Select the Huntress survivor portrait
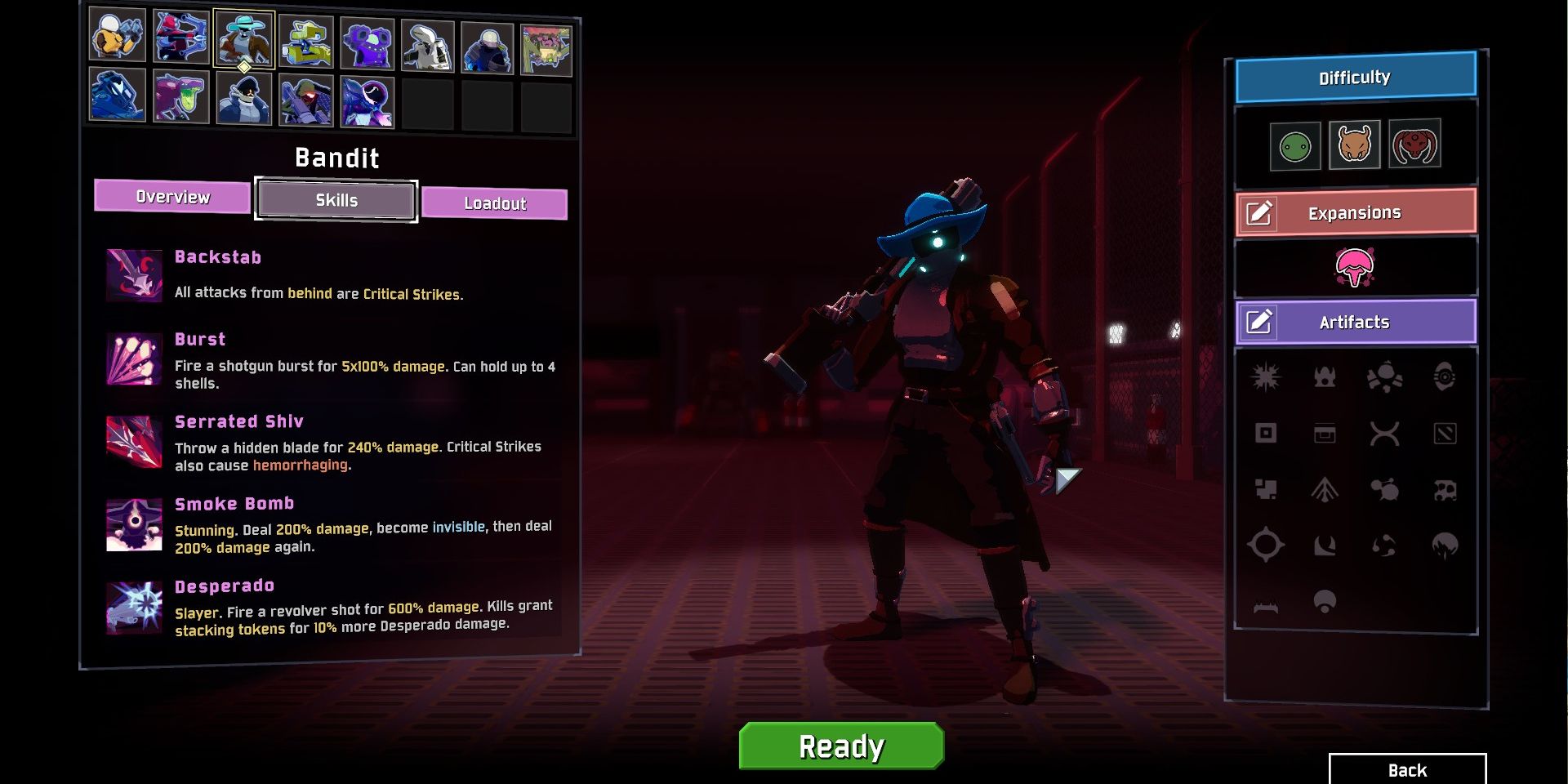1568x784 pixels. (x=180, y=38)
